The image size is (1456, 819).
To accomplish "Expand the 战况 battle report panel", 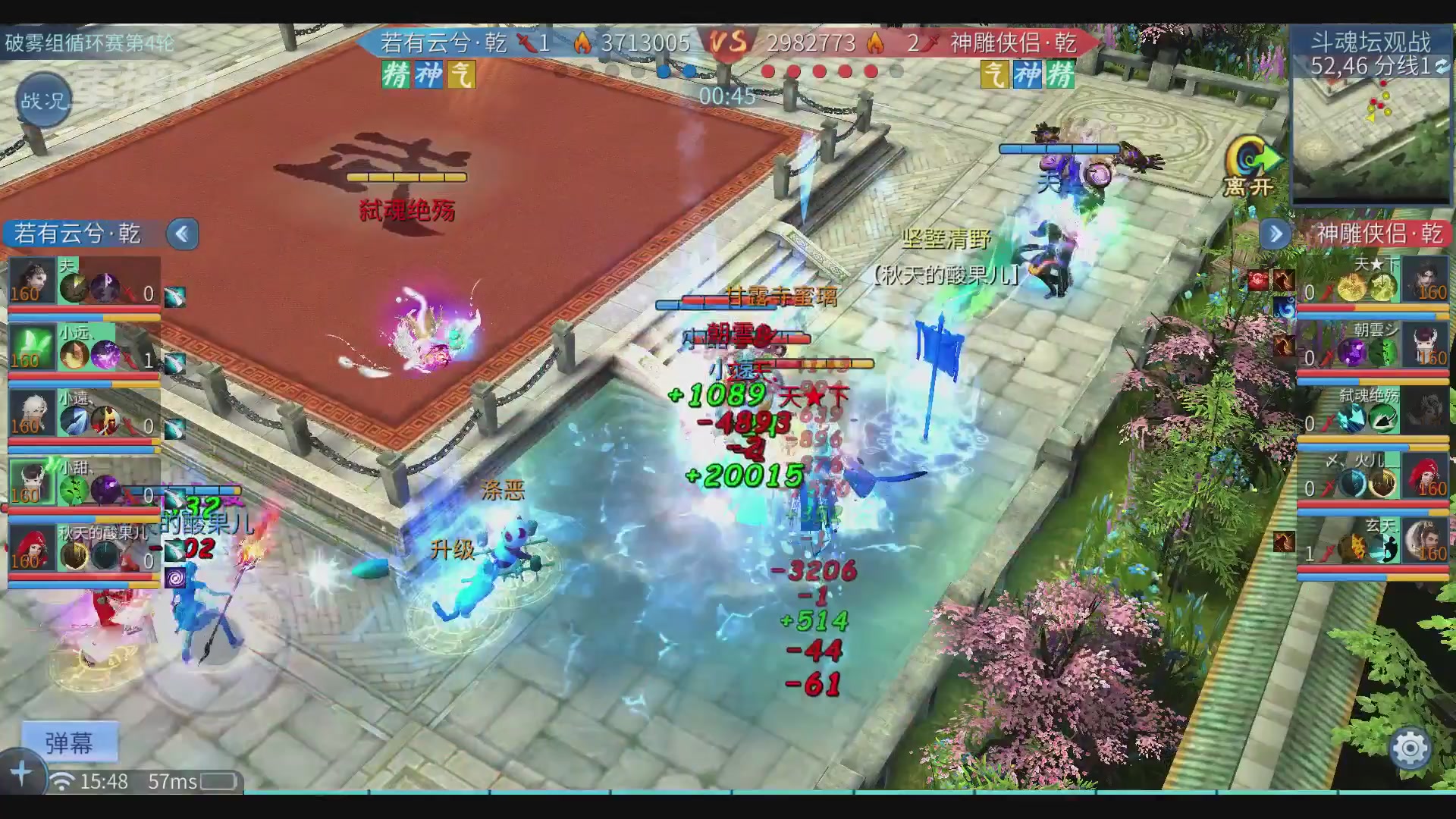I will point(43,99).
